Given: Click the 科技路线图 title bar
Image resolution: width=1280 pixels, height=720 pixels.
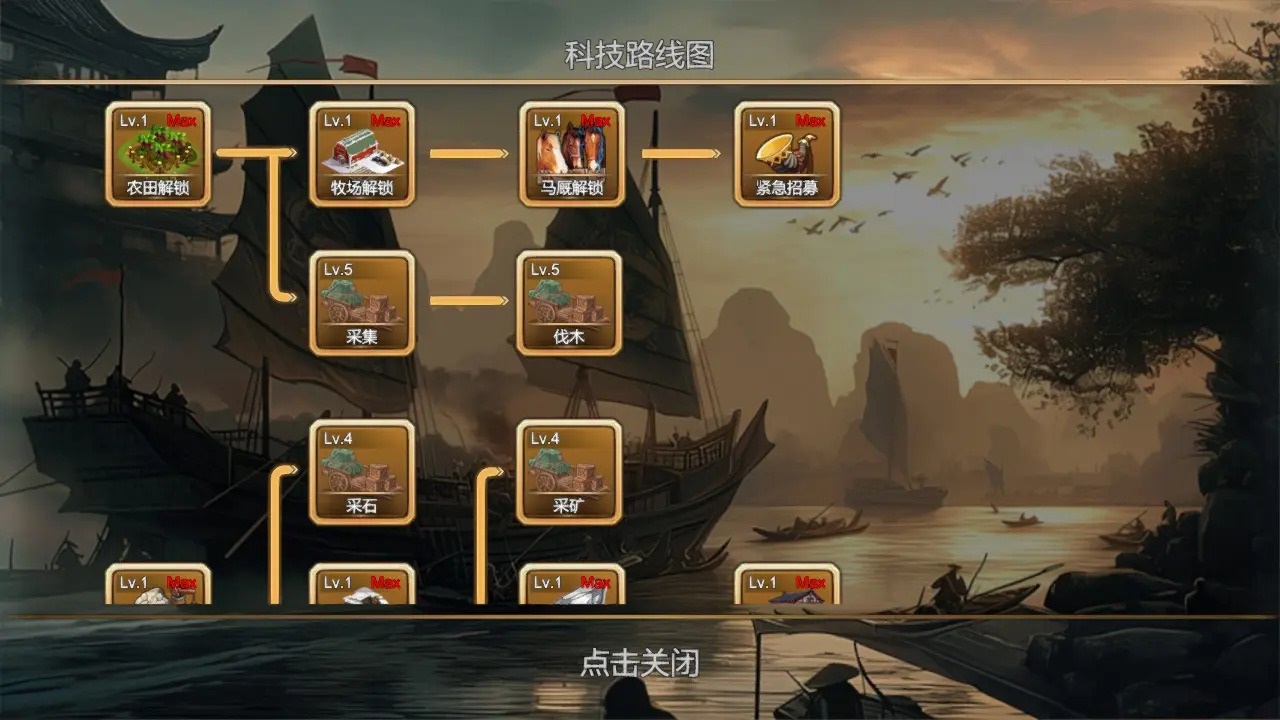Looking at the screenshot, I should [640, 52].
